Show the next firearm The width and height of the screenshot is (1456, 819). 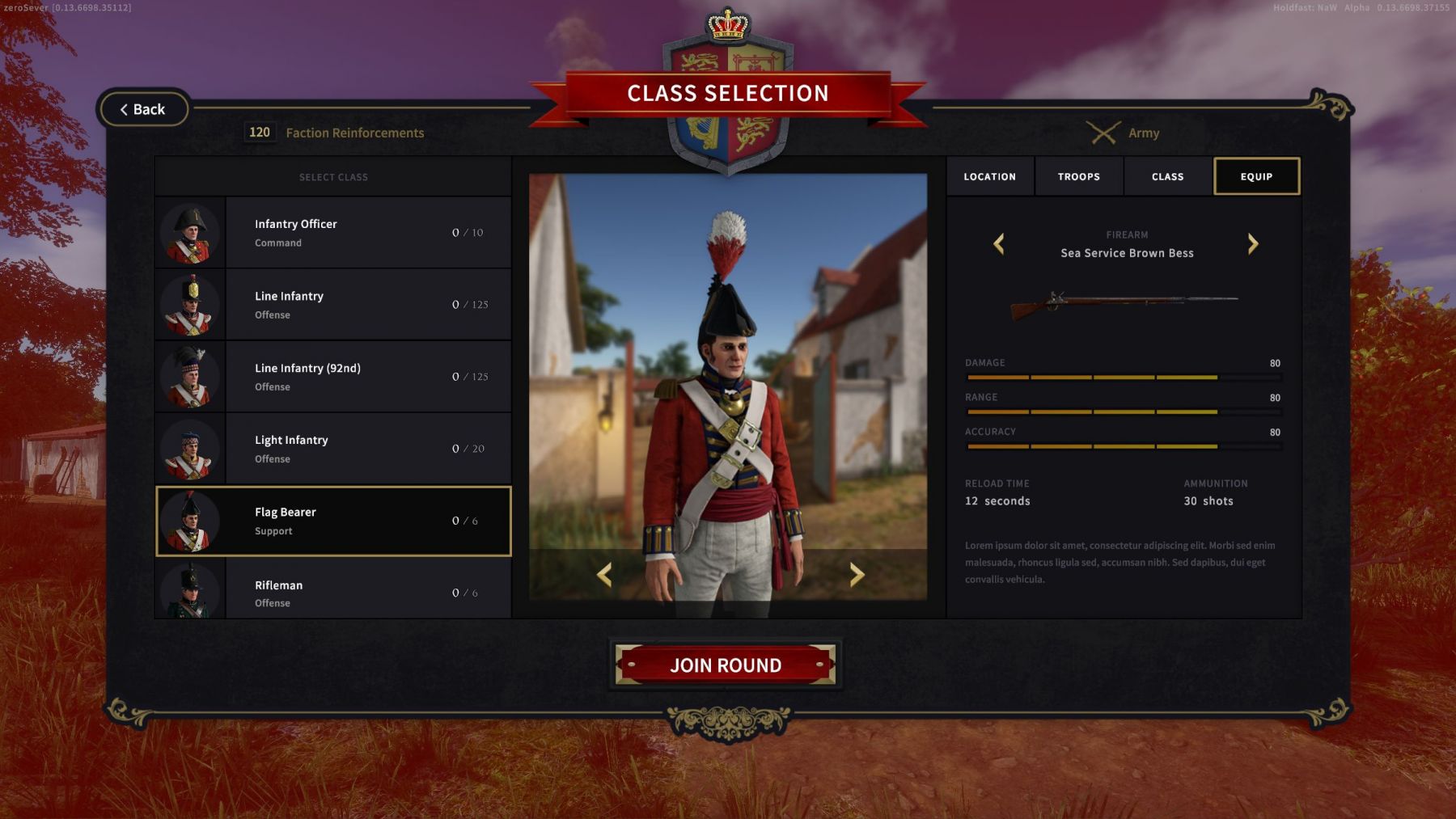[1253, 244]
